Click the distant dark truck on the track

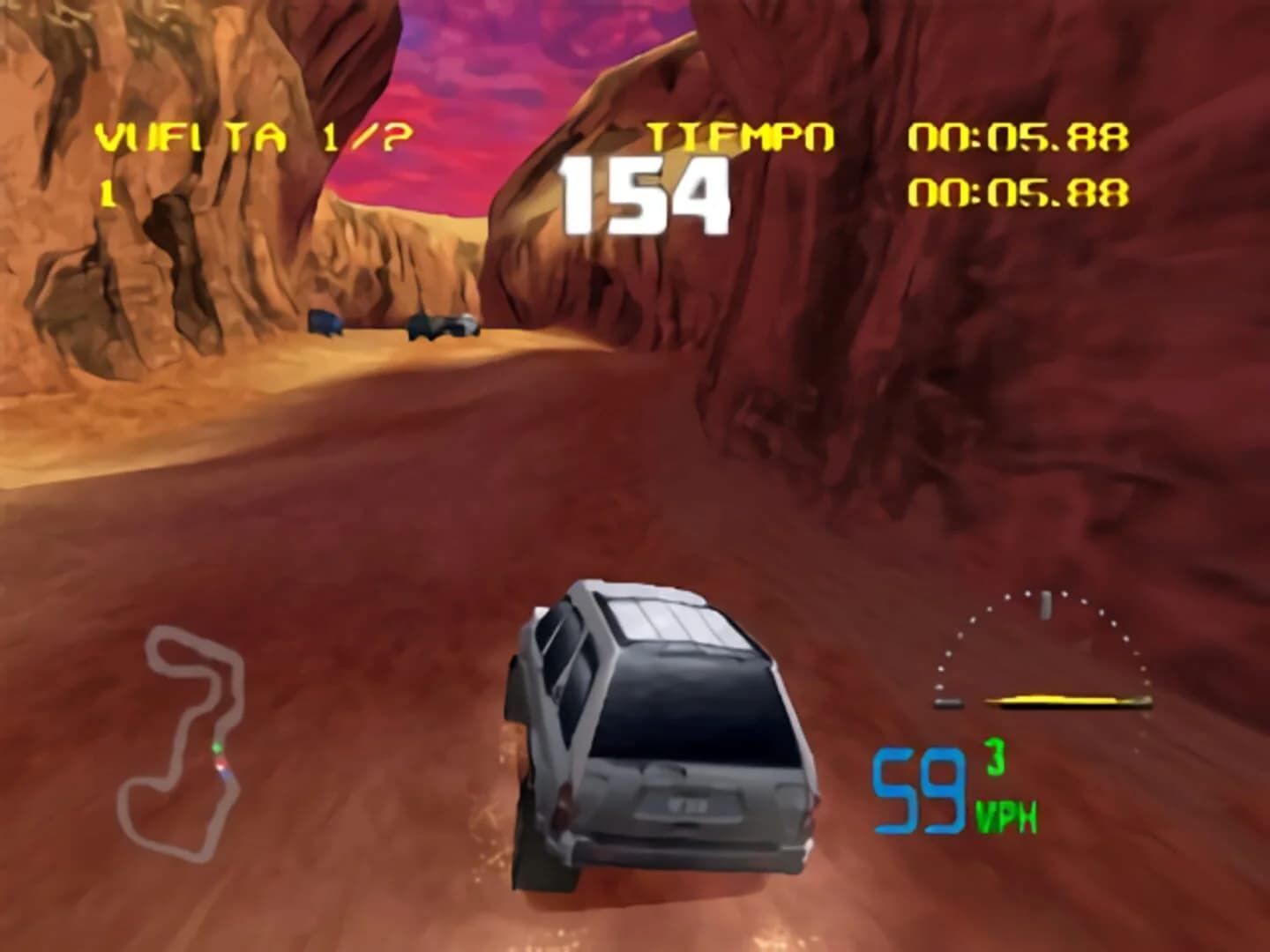click(326, 322)
